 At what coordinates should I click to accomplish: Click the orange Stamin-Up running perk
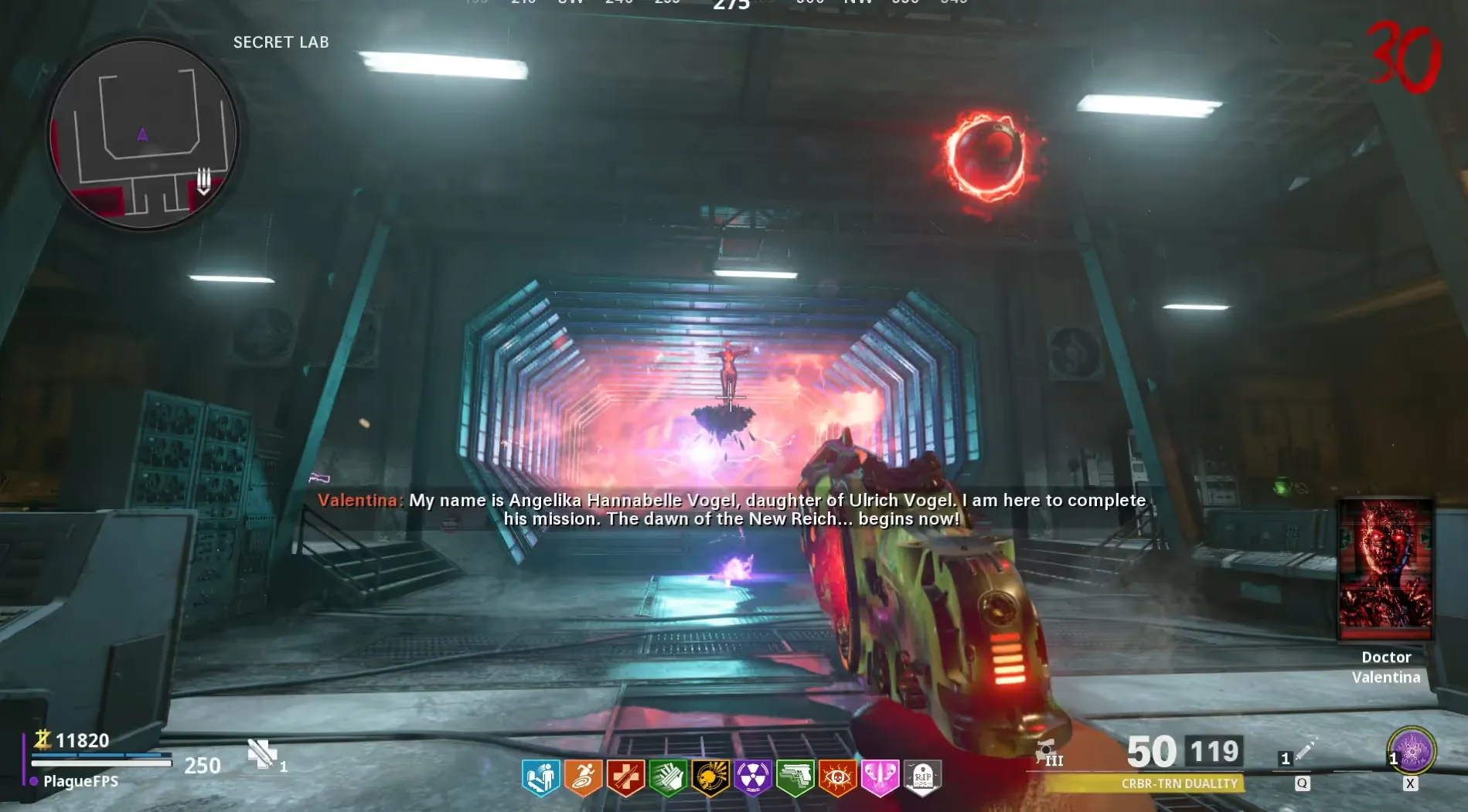tap(583, 776)
